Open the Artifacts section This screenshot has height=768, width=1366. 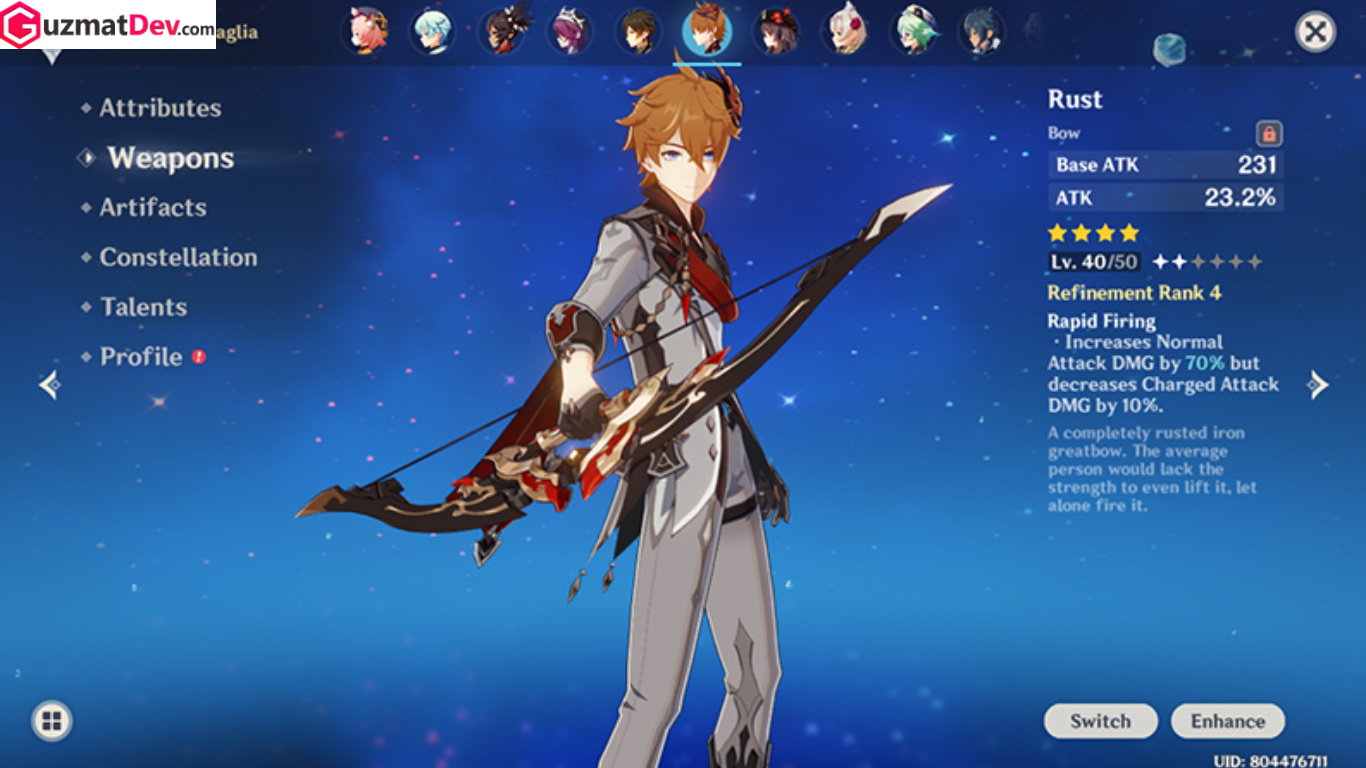pyautogui.click(x=151, y=207)
